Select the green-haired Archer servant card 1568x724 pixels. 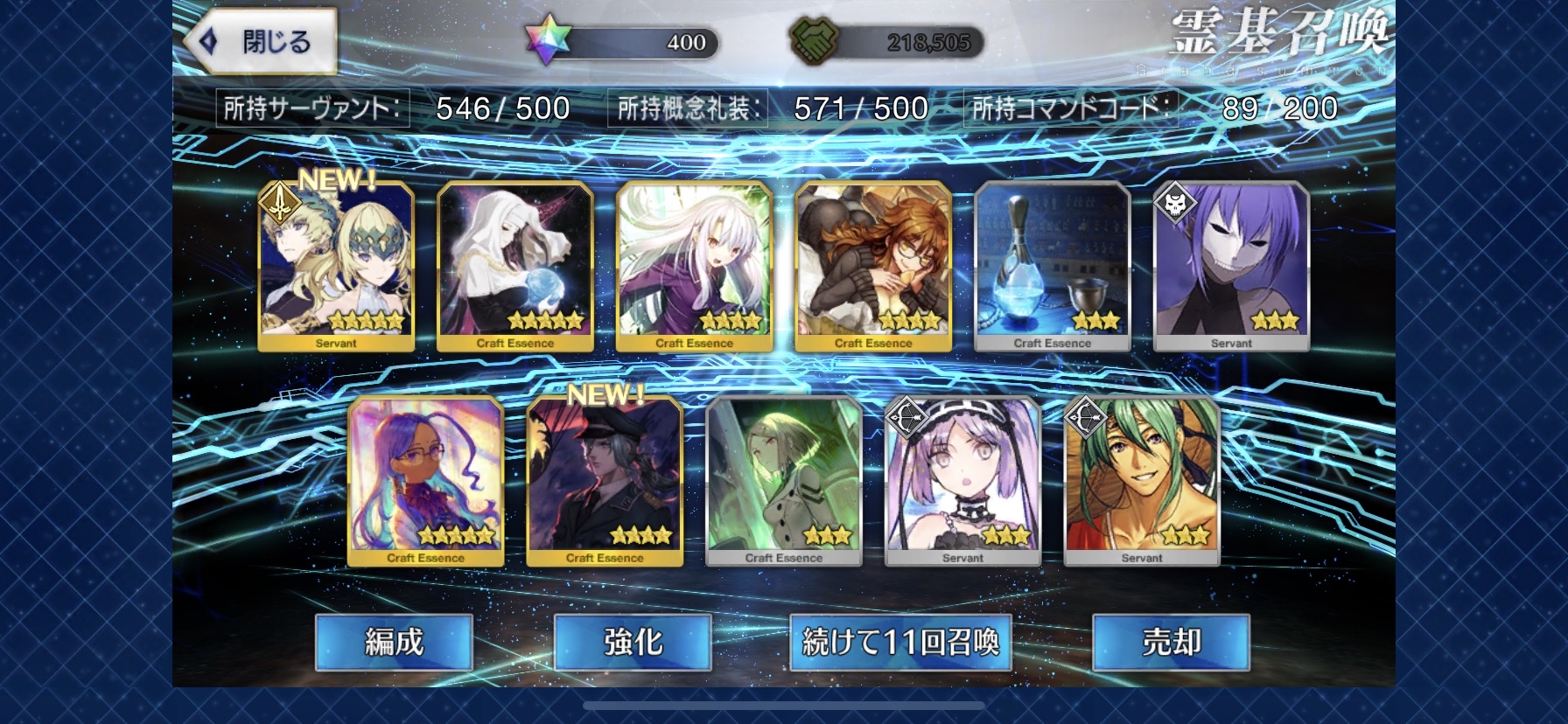(1142, 481)
